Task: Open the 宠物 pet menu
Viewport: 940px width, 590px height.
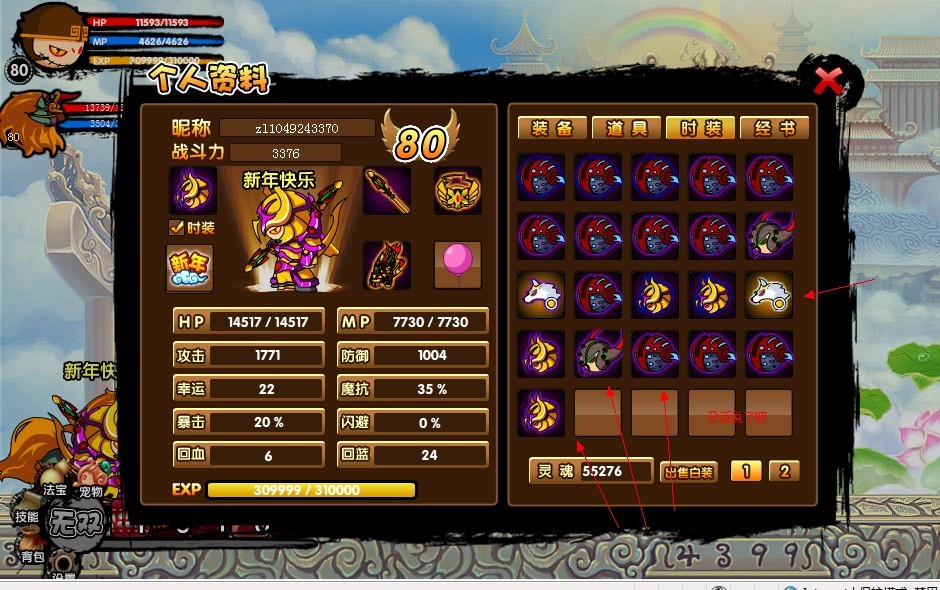Action: (92, 491)
